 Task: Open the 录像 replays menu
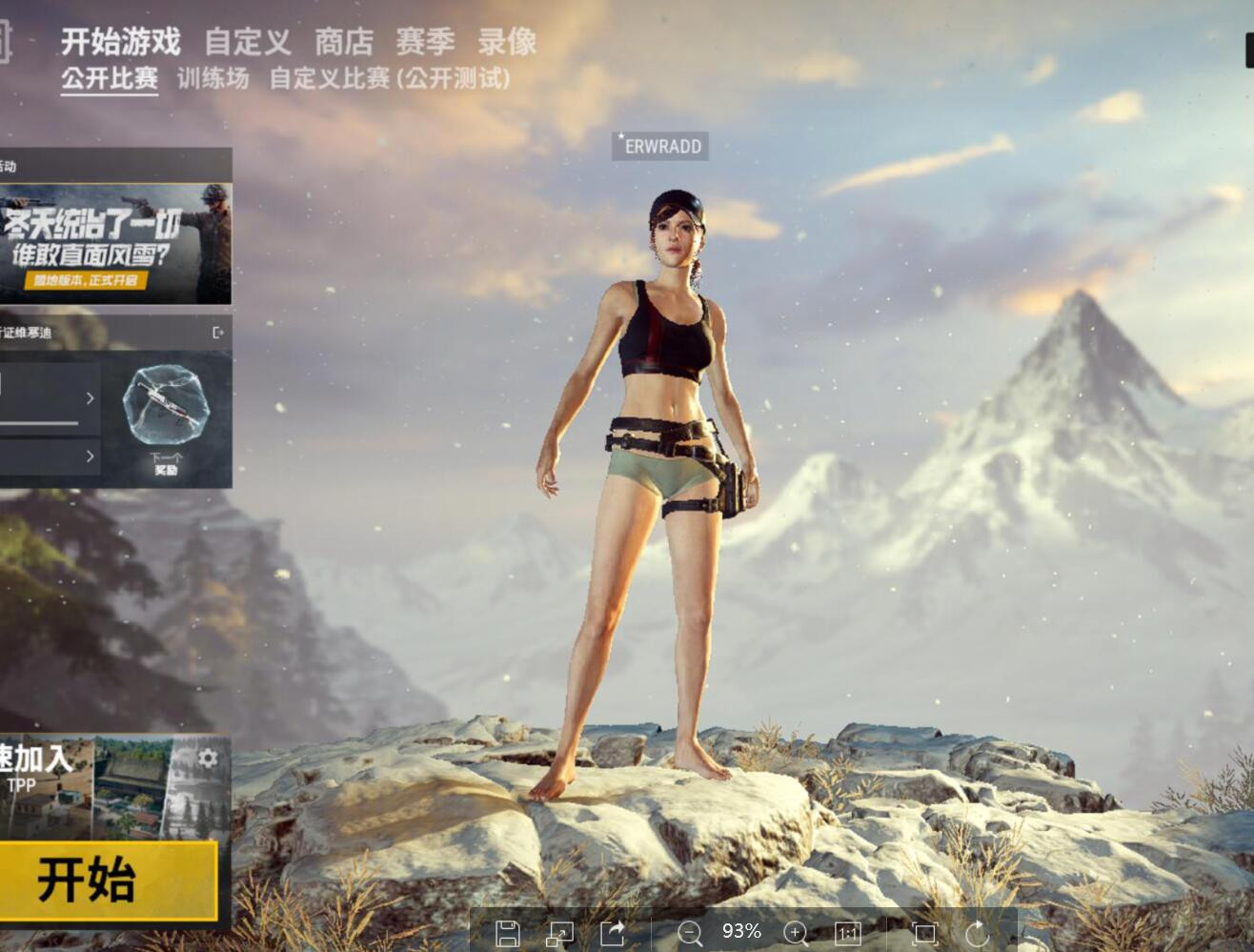click(x=507, y=42)
